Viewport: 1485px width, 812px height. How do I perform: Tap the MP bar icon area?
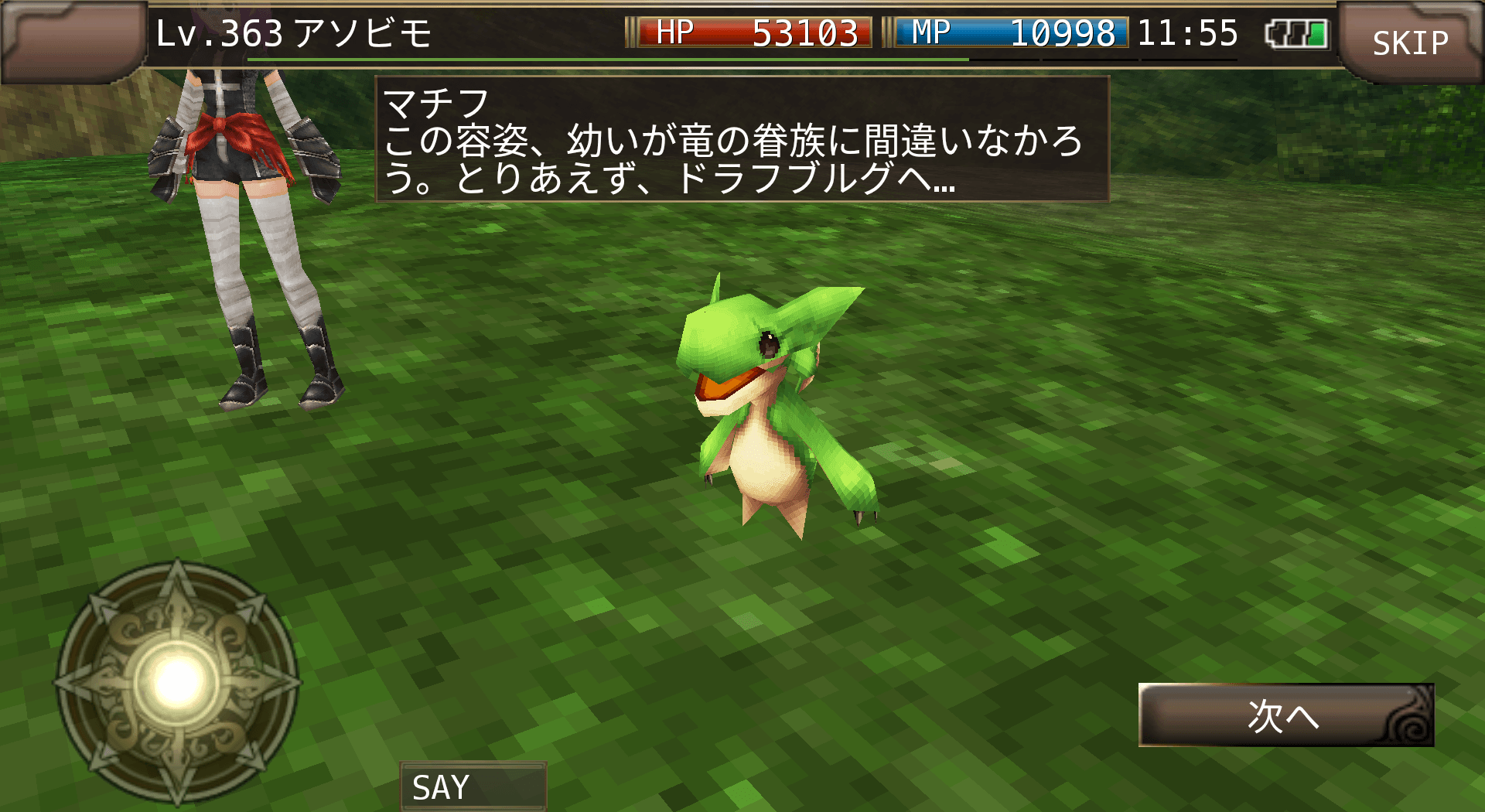pyautogui.click(x=932, y=32)
